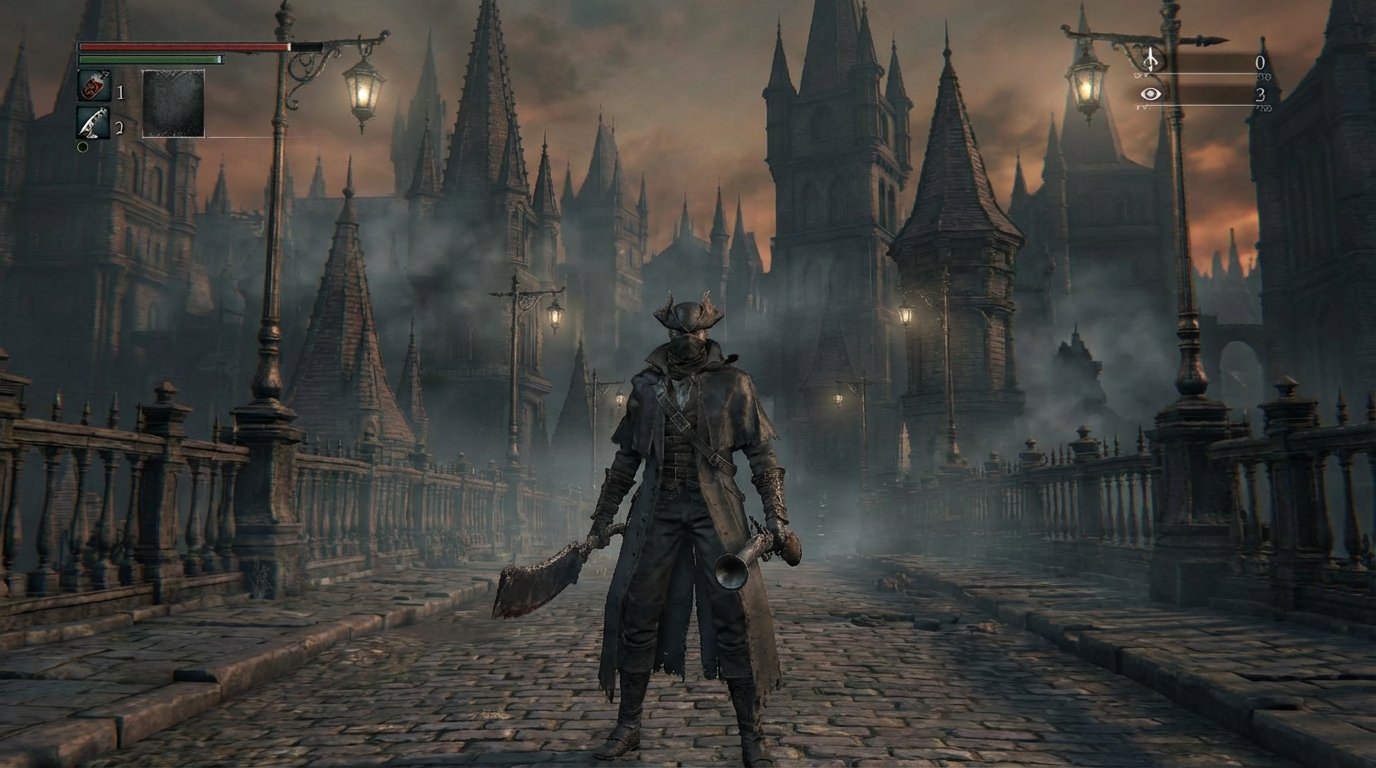The image size is (1376, 768).
Task: Select the Insight counter showing 3
Action: click(x=1262, y=96)
